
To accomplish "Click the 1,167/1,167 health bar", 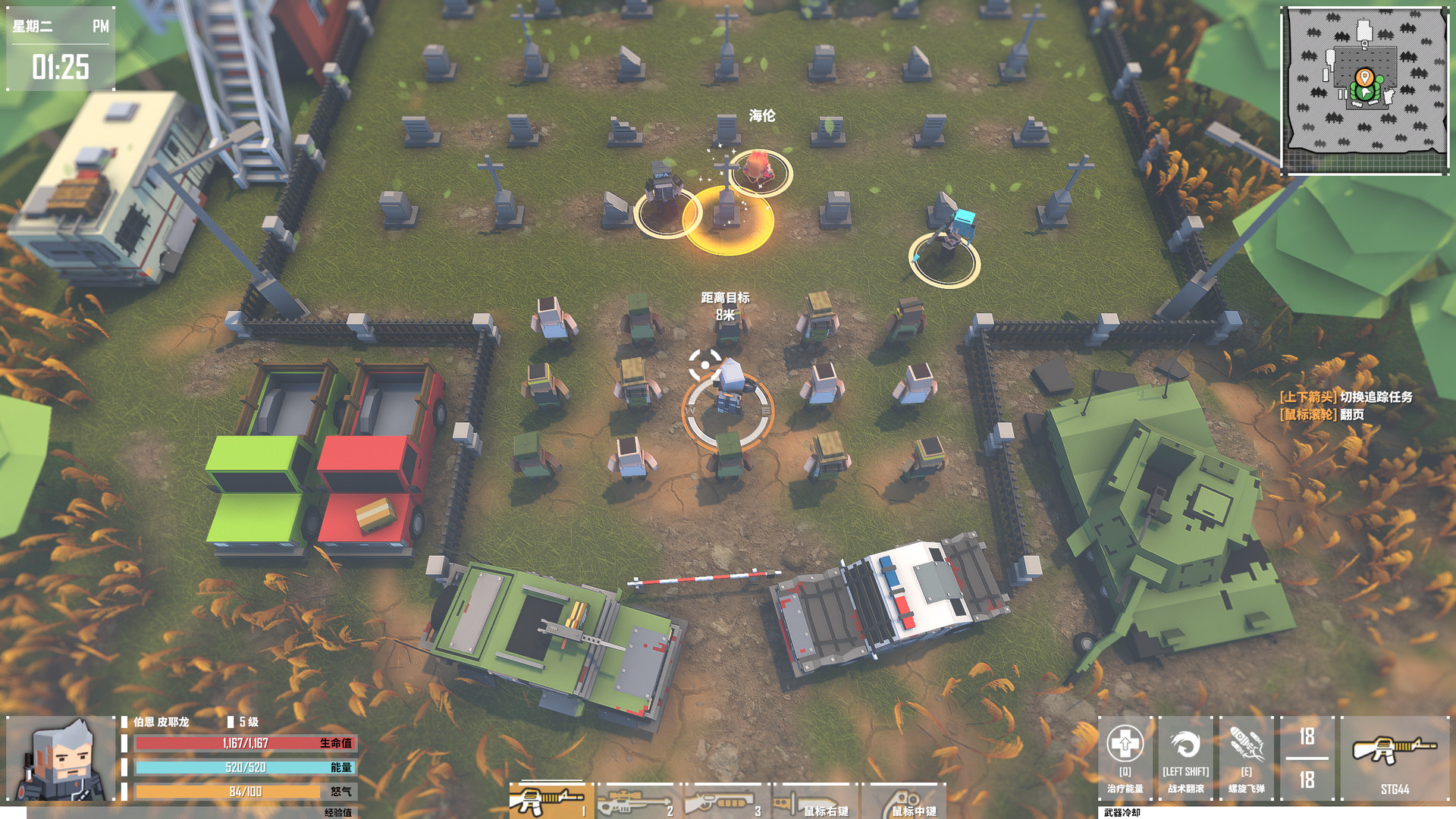I will pyautogui.click(x=243, y=745).
